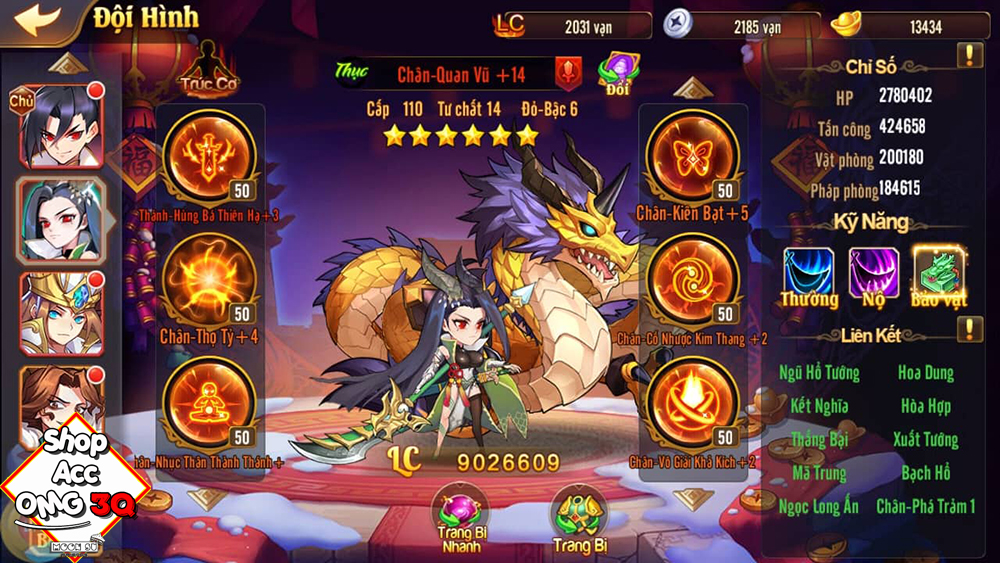Choose the Chủ main hero portrait

[x=60, y=125]
